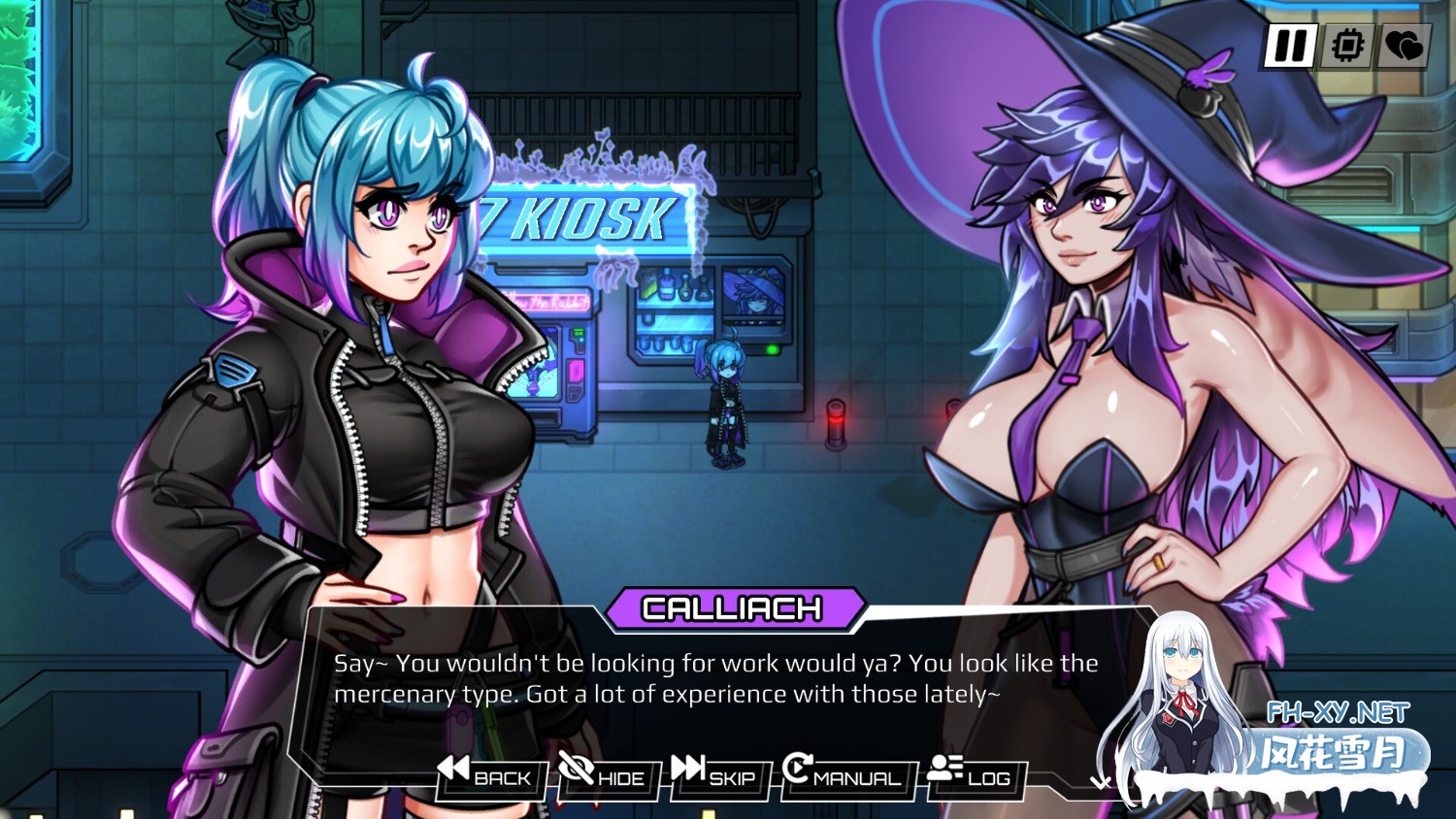Advance dialogue with the arrow indicator
Image resolution: width=1456 pixels, height=819 pixels.
[1100, 781]
